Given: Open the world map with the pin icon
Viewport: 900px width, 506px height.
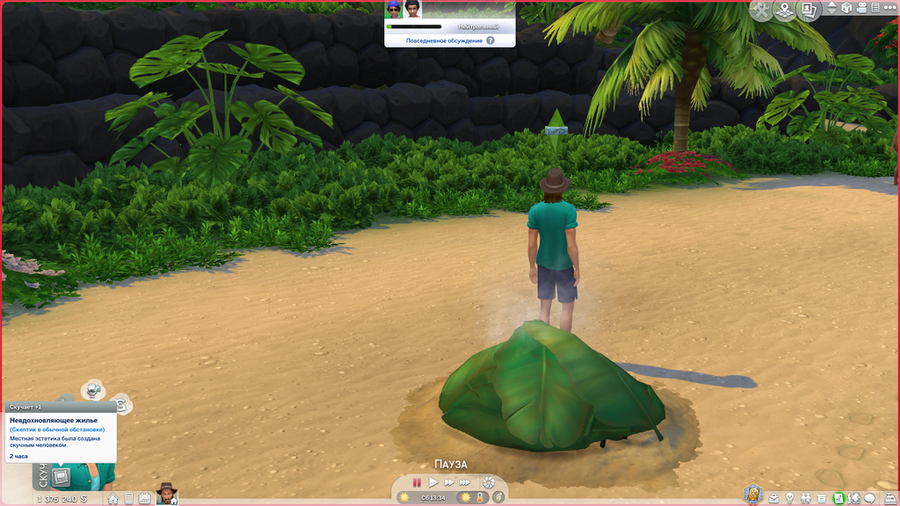Looking at the screenshot, I should point(786,10).
